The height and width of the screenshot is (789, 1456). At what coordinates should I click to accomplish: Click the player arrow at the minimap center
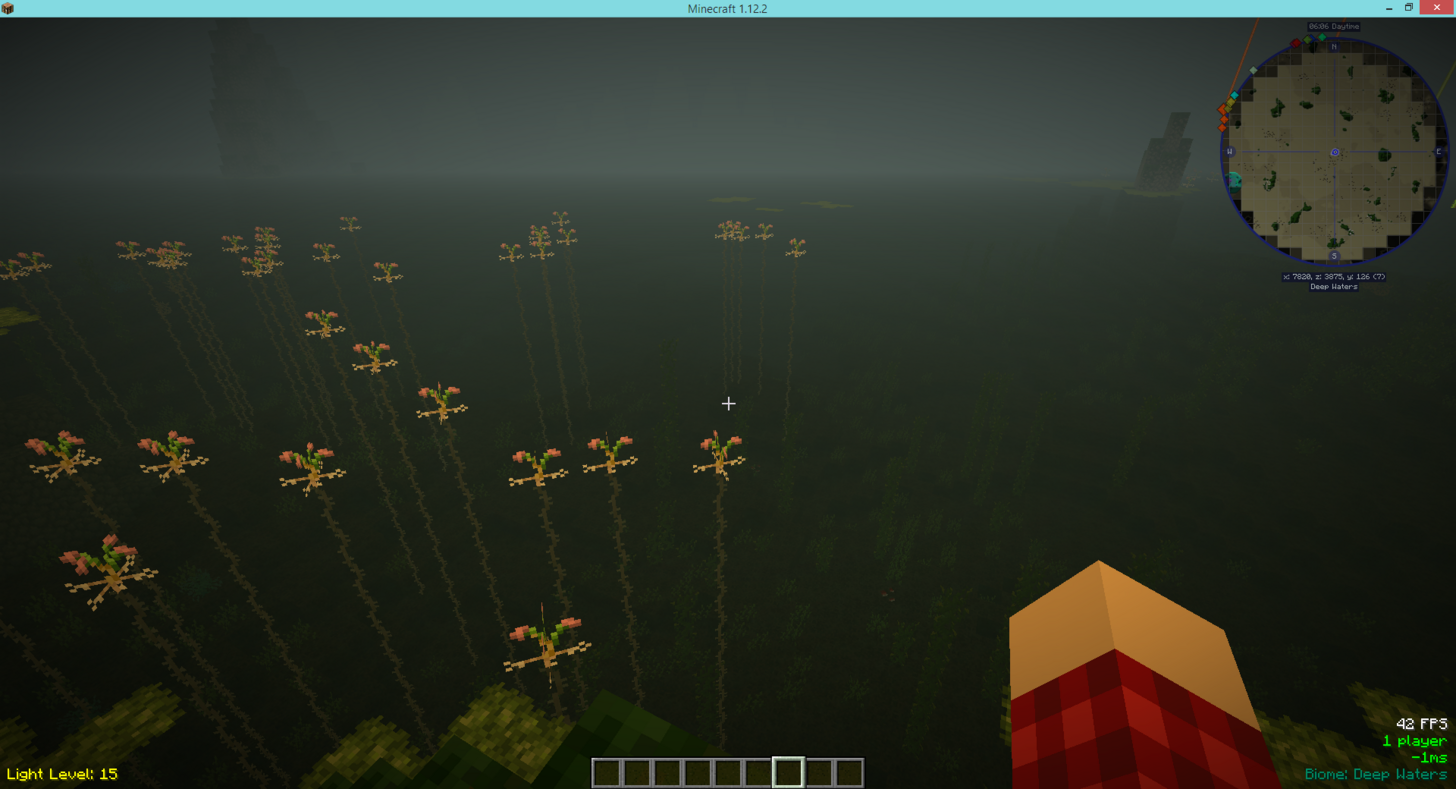(x=1335, y=152)
